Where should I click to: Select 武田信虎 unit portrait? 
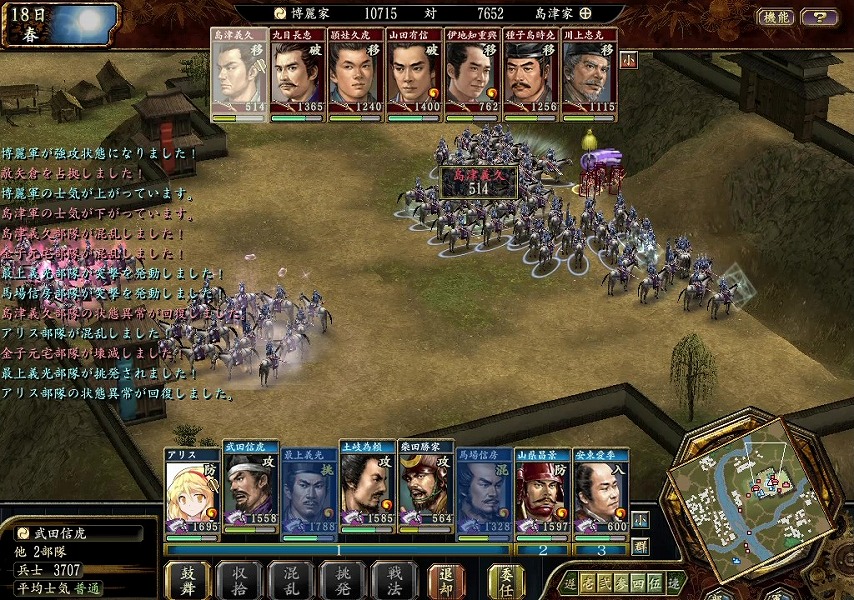[x=250, y=491]
